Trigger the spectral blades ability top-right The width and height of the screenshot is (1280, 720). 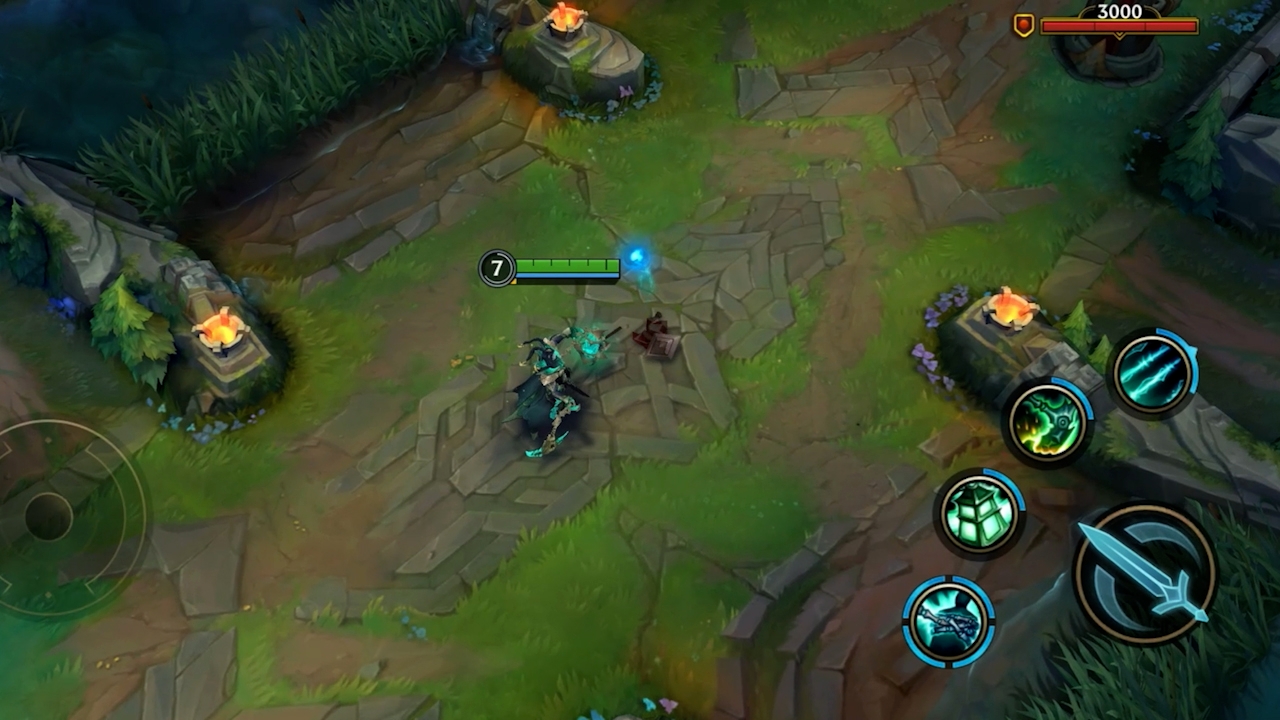click(x=1155, y=369)
